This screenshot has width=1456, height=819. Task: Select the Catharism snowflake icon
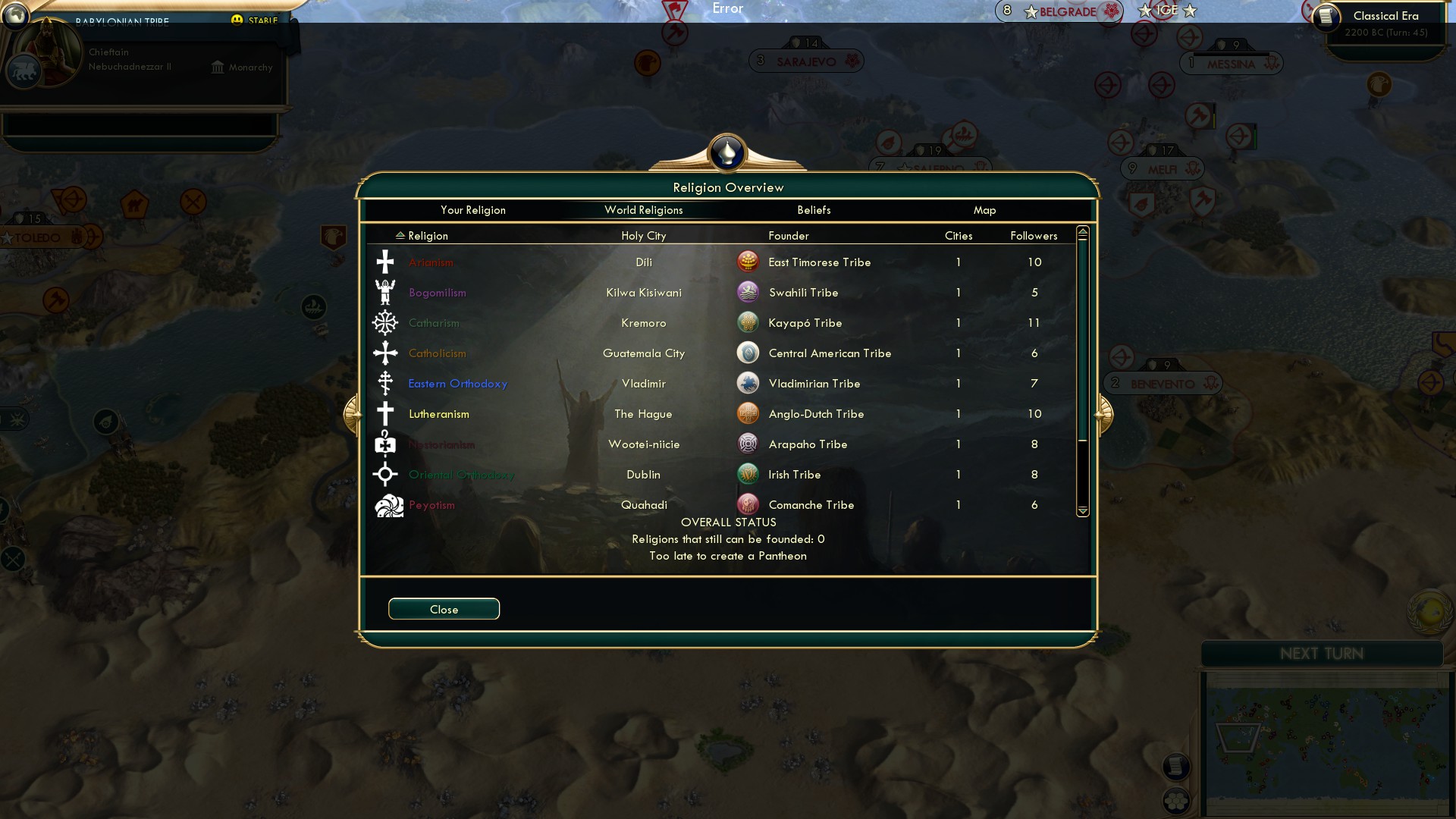pos(386,322)
